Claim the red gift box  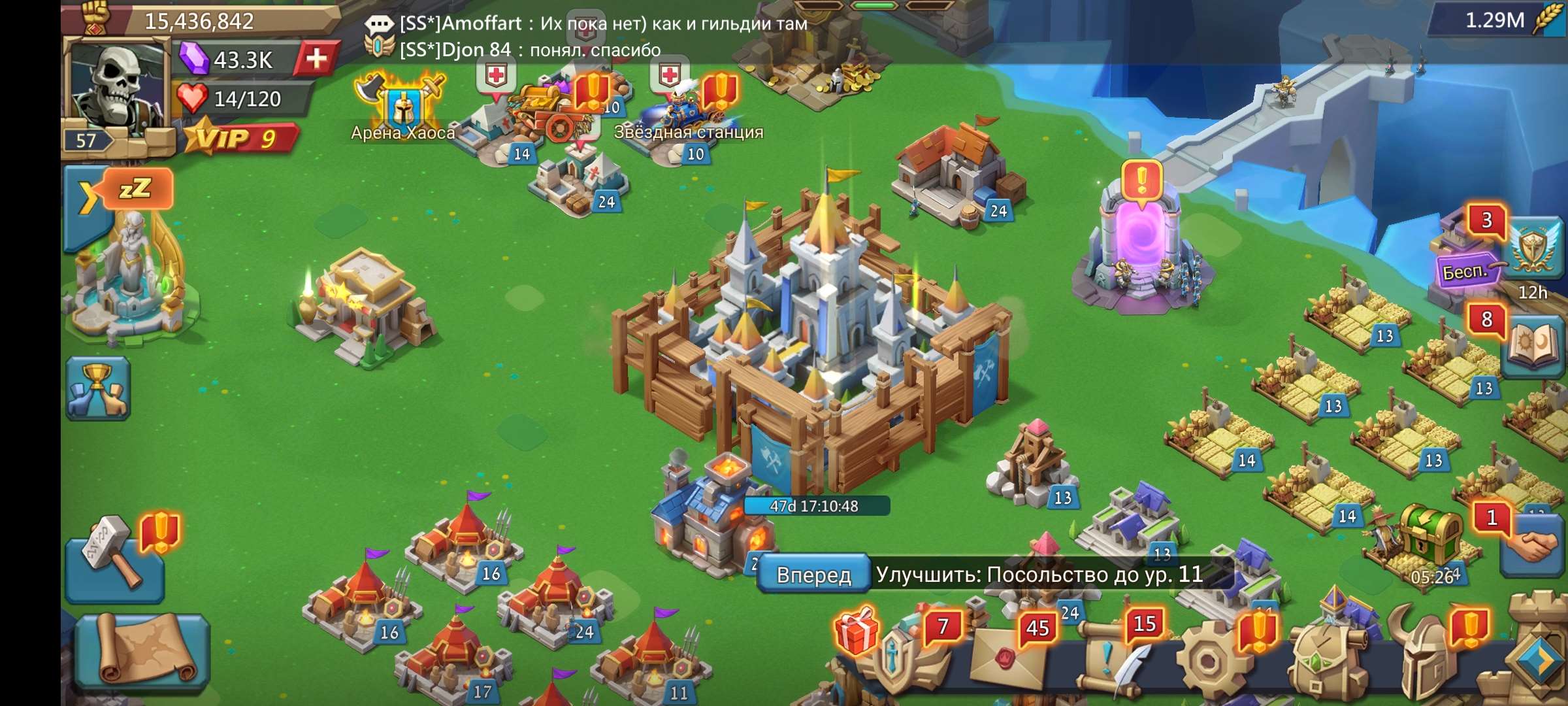tap(856, 631)
